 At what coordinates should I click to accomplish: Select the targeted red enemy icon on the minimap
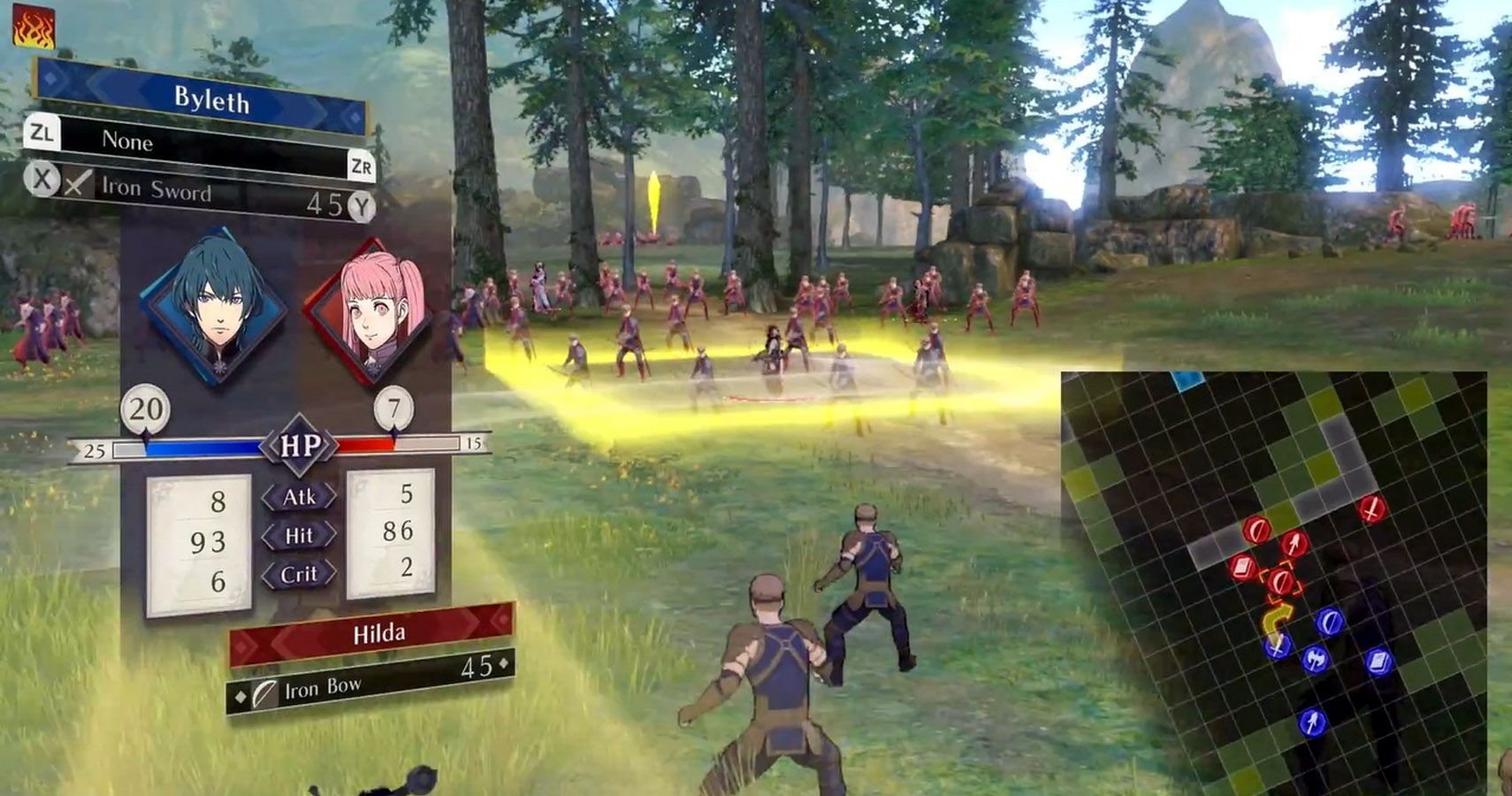[x=1281, y=581]
